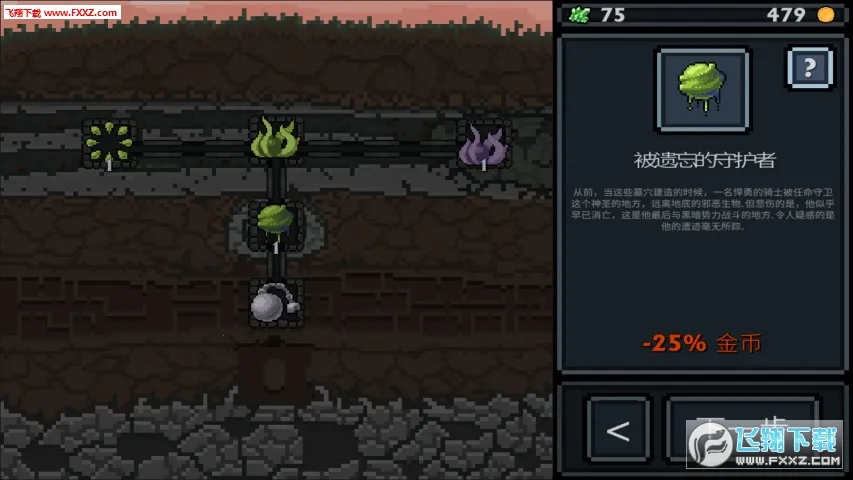Choose the gray bomb skill node
853x480 pixels.
pyautogui.click(x=274, y=302)
